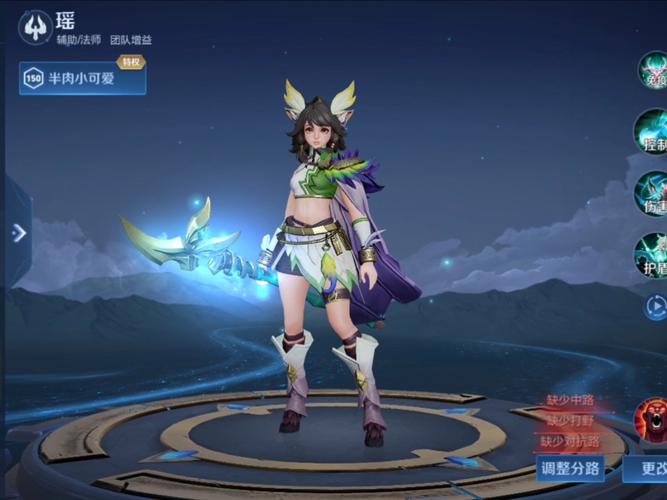This screenshot has width=667, height=500.
Task: Click the 调整分路 adjust lane button
Action: pos(571,467)
